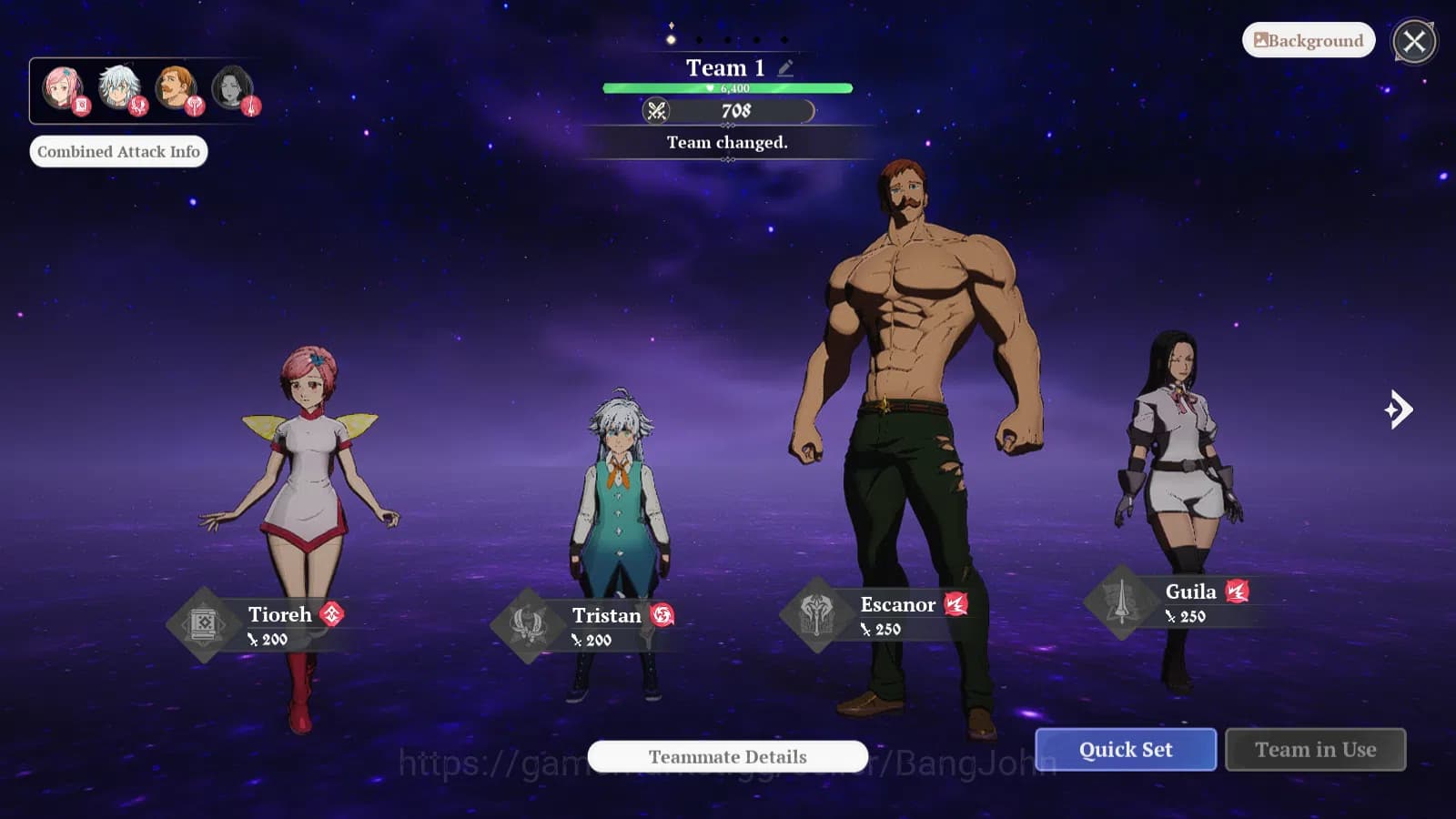Viewport: 1456px width, 819px height.
Task: Open the Background selector
Action: 1308,40
